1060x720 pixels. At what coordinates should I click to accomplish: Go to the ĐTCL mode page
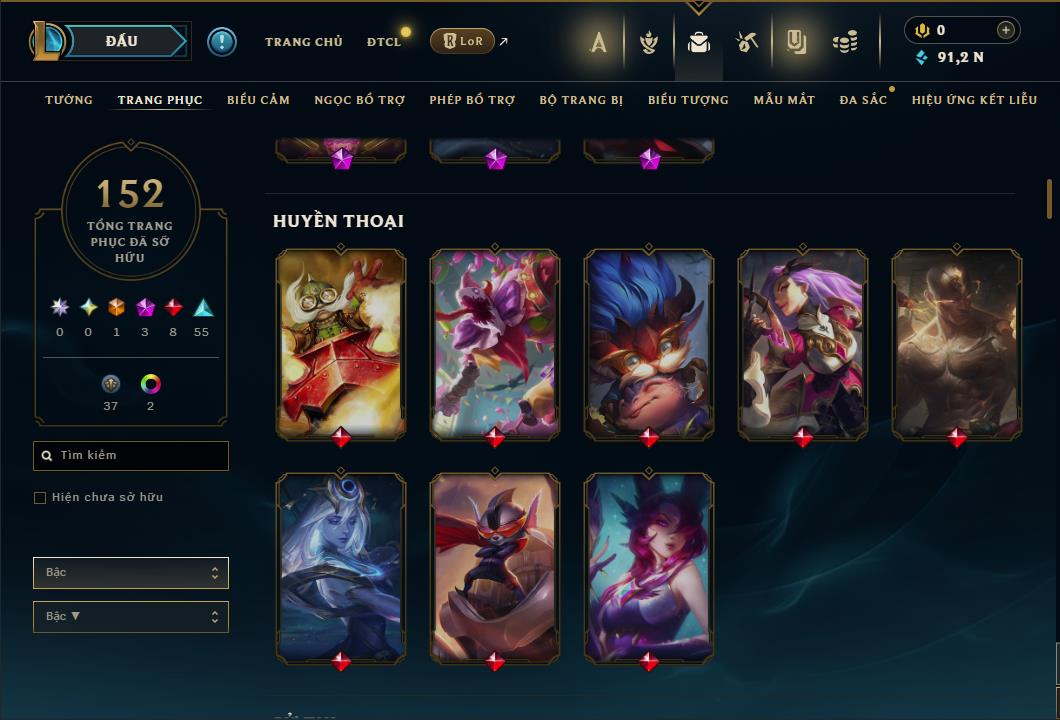pos(383,42)
